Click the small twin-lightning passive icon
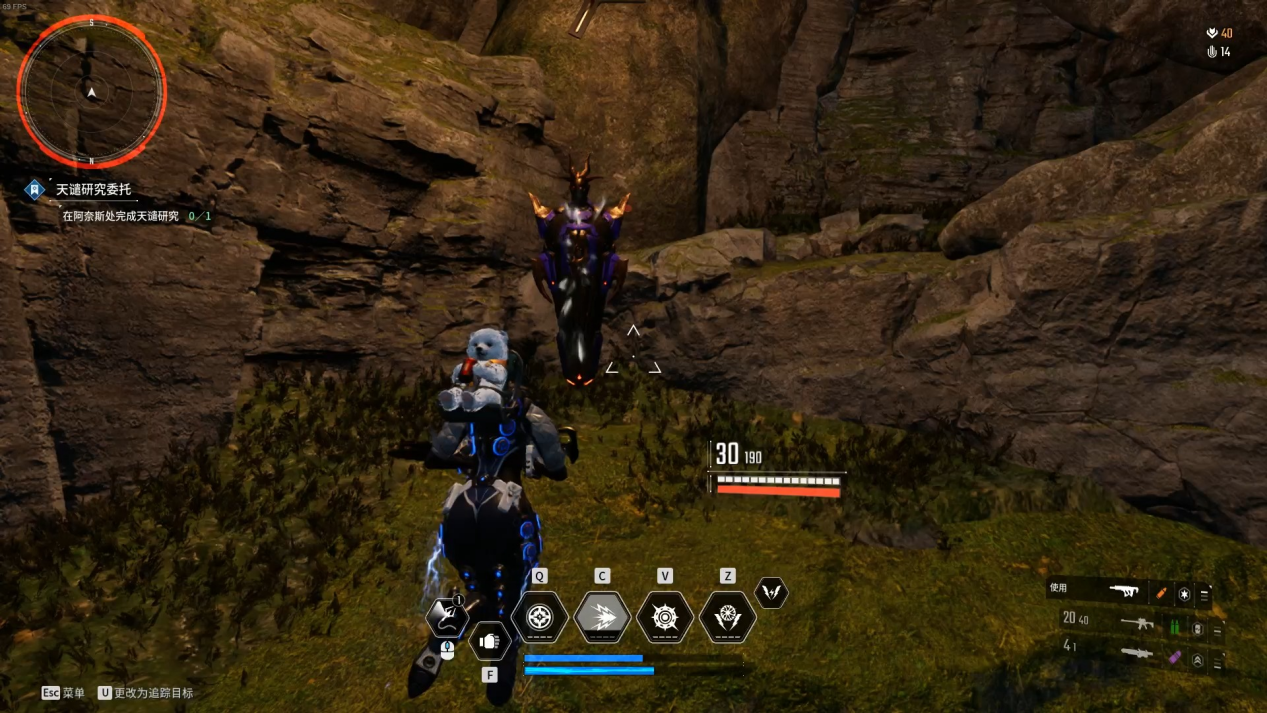The image size is (1267, 713). pos(771,593)
